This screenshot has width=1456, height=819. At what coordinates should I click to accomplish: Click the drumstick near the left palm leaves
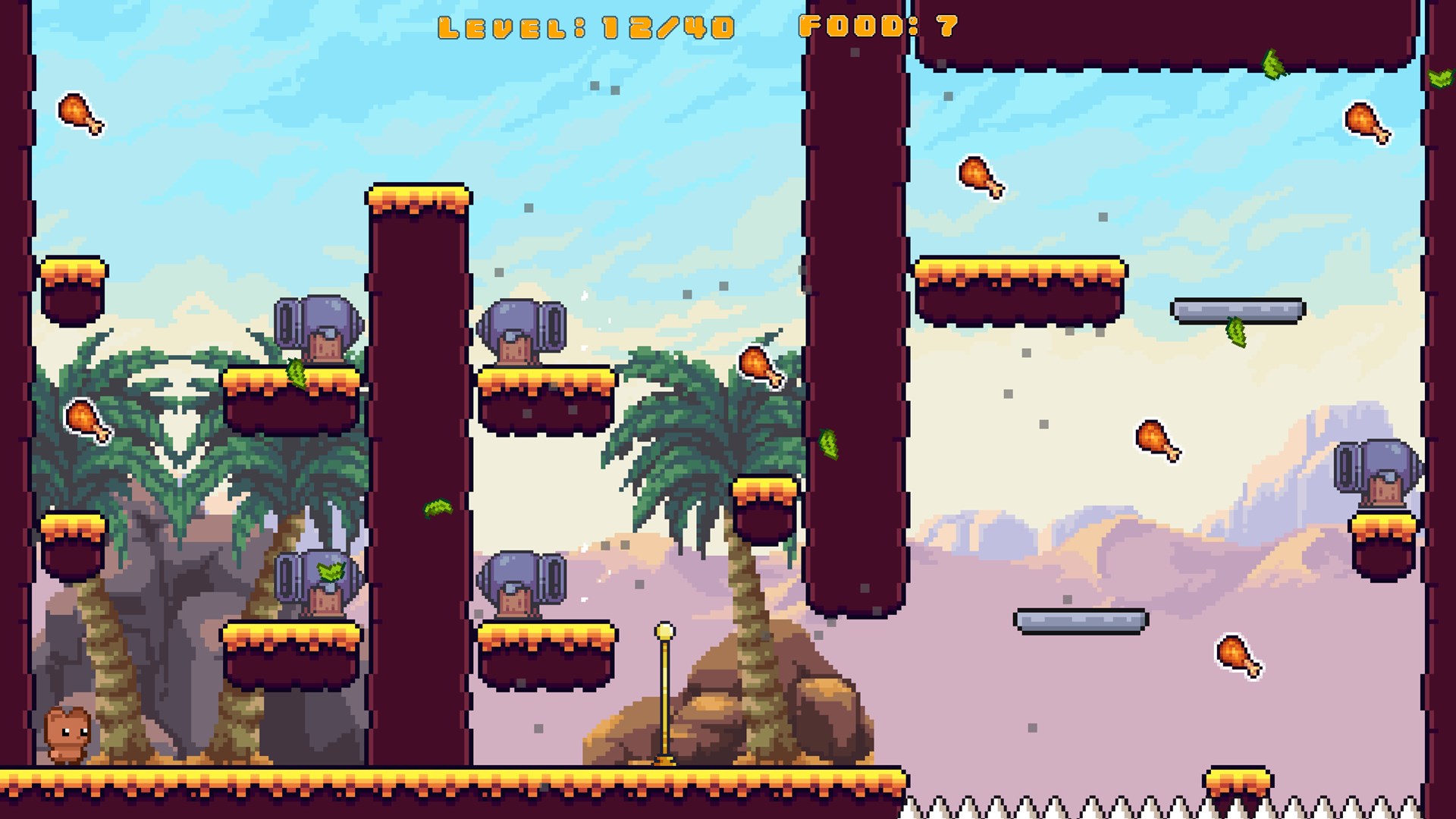click(87, 421)
